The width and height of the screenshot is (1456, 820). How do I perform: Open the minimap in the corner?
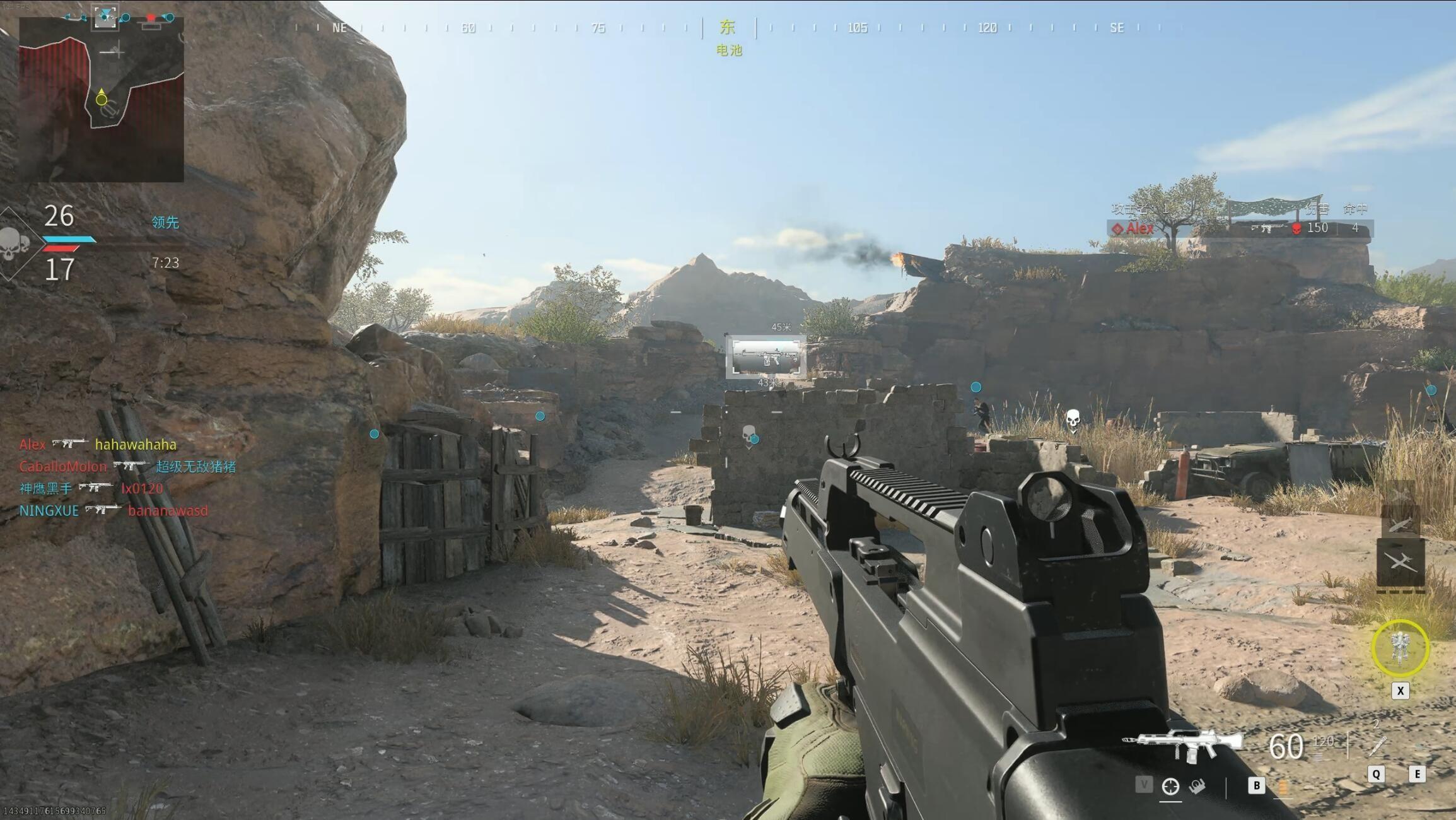point(102,99)
